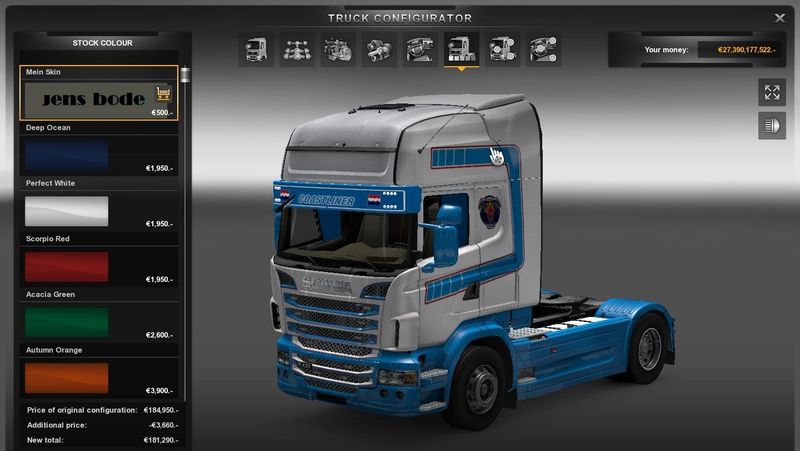Viewport: 800px width, 451px height.
Task: Show the transmission configuration tab
Action: tap(378, 49)
